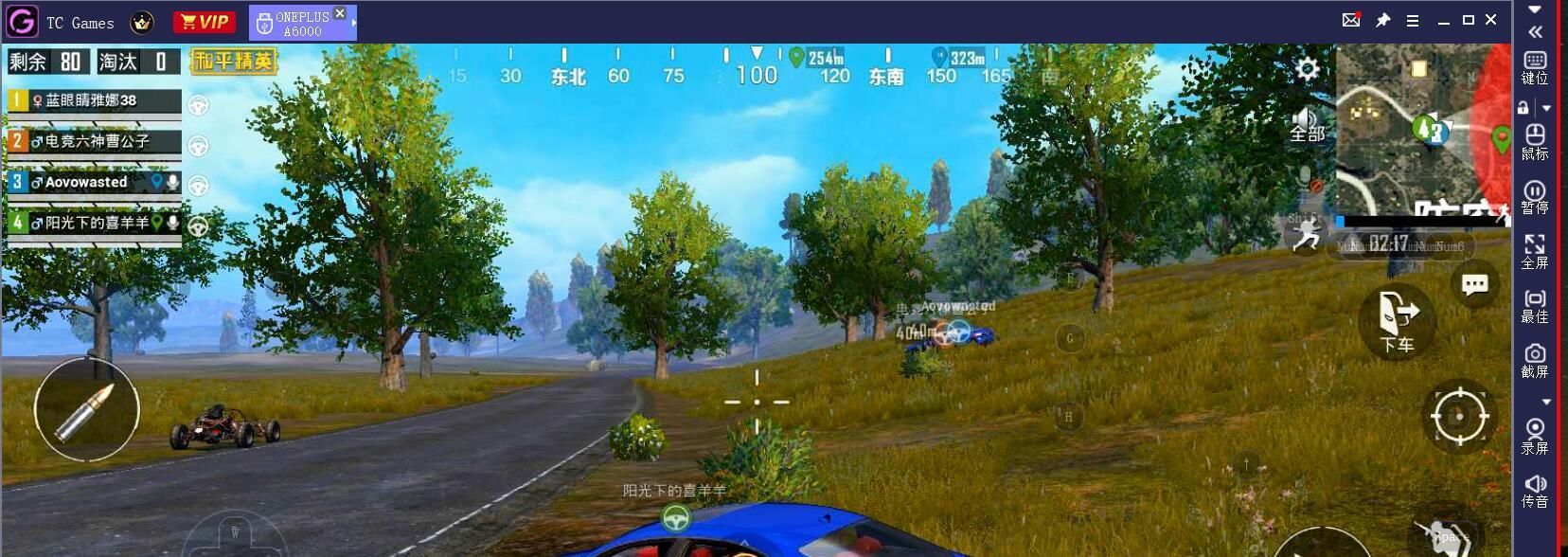The width and height of the screenshot is (1568, 557).
Task: Select teammate 电竞六神曹公子 in squad list
Action: 95,141
